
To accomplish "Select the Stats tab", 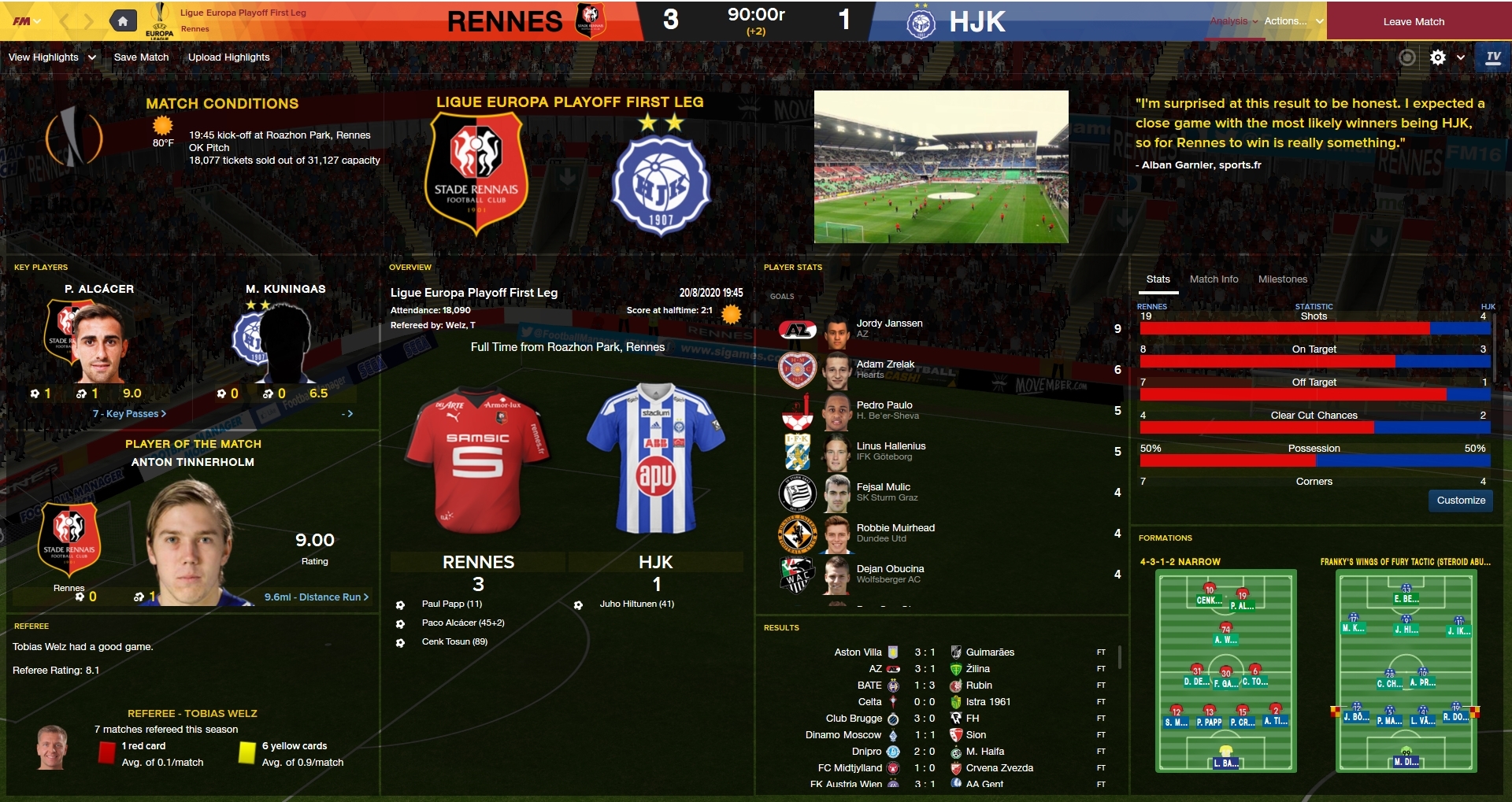I will (1158, 279).
